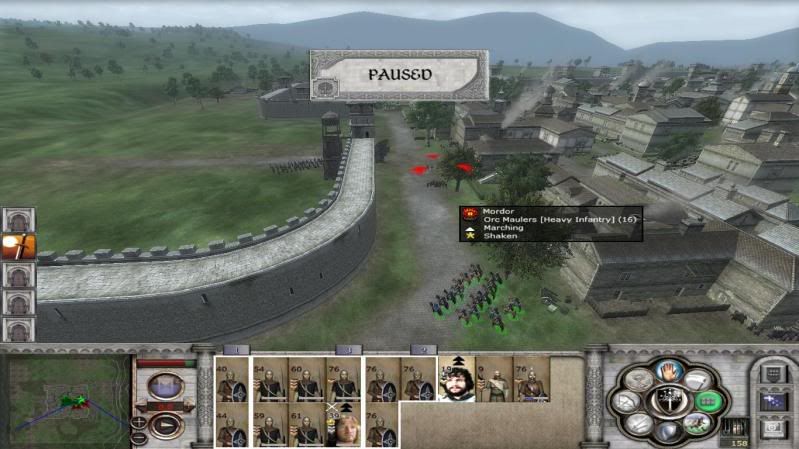Zoom out the minimap with the minus button
Viewport: 799px width, 449px height.
(x=139, y=436)
